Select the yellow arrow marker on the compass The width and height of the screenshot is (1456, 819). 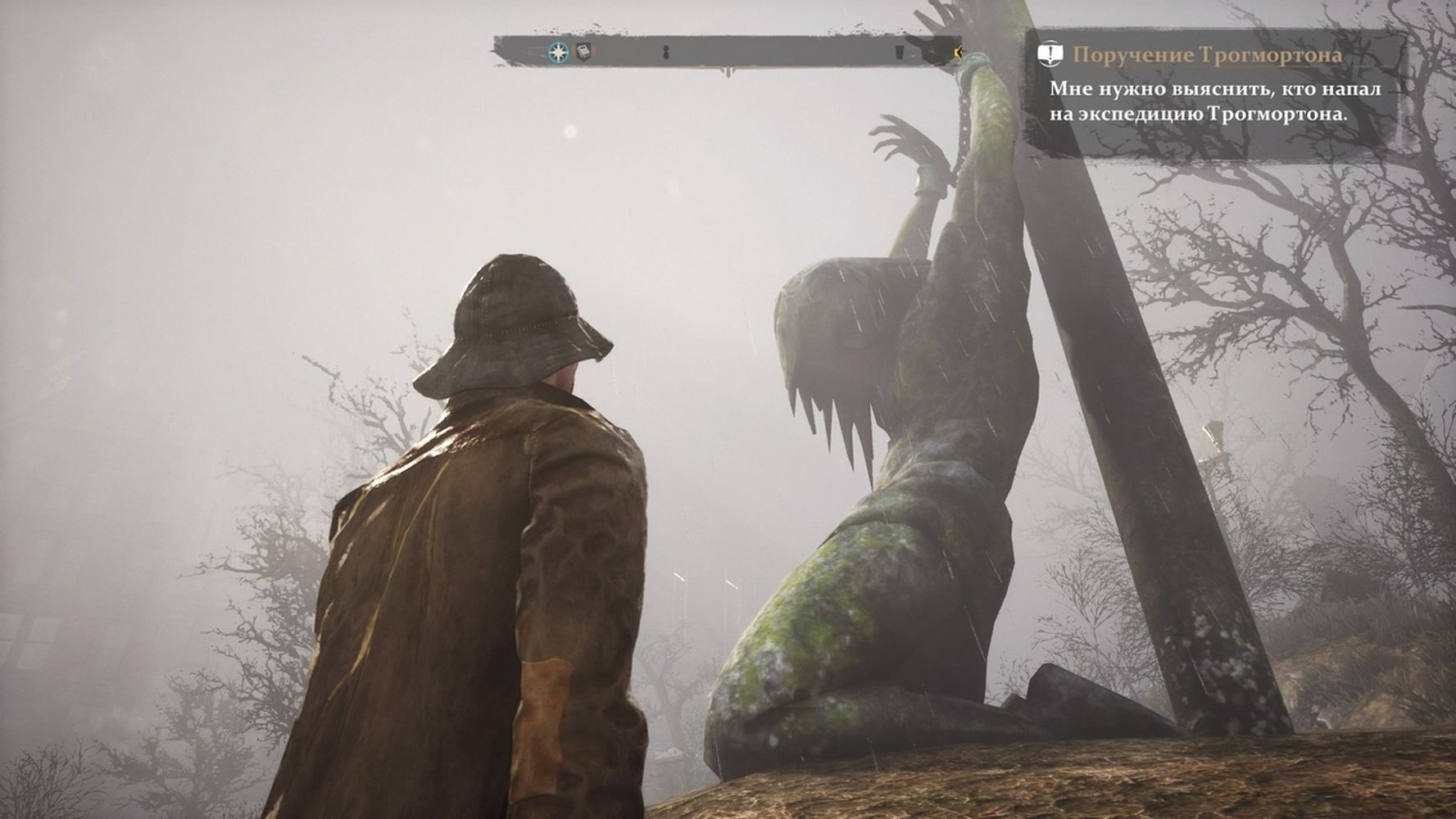coord(957,53)
